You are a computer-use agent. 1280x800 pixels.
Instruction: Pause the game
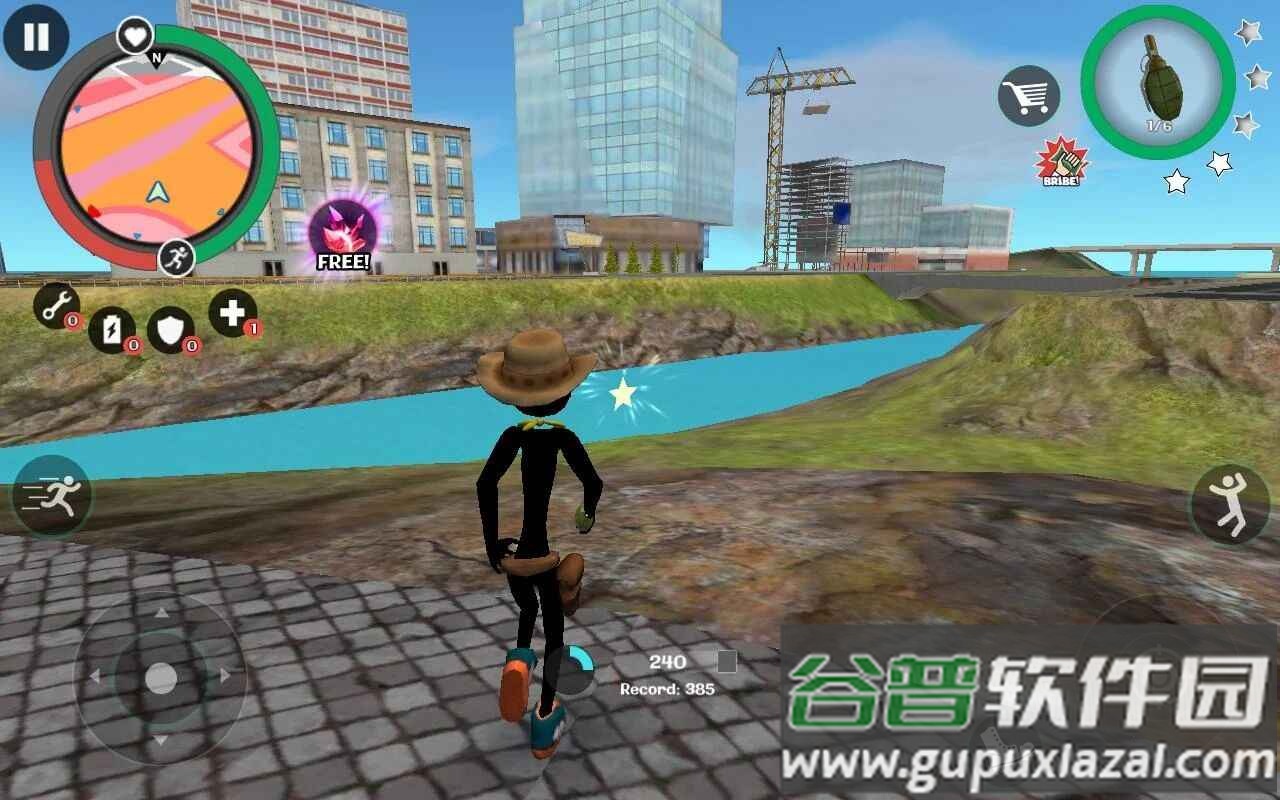pyautogui.click(x=36, y=37)
